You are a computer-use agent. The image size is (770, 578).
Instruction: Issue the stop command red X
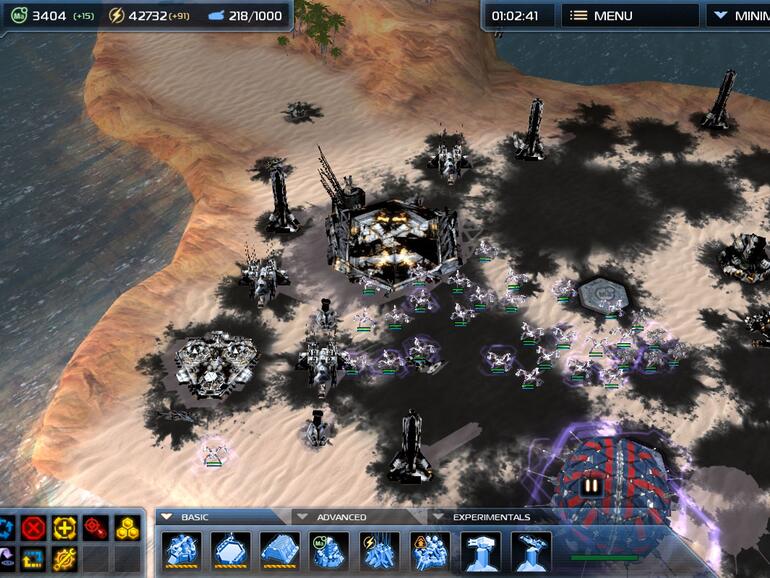coord(35,527)
